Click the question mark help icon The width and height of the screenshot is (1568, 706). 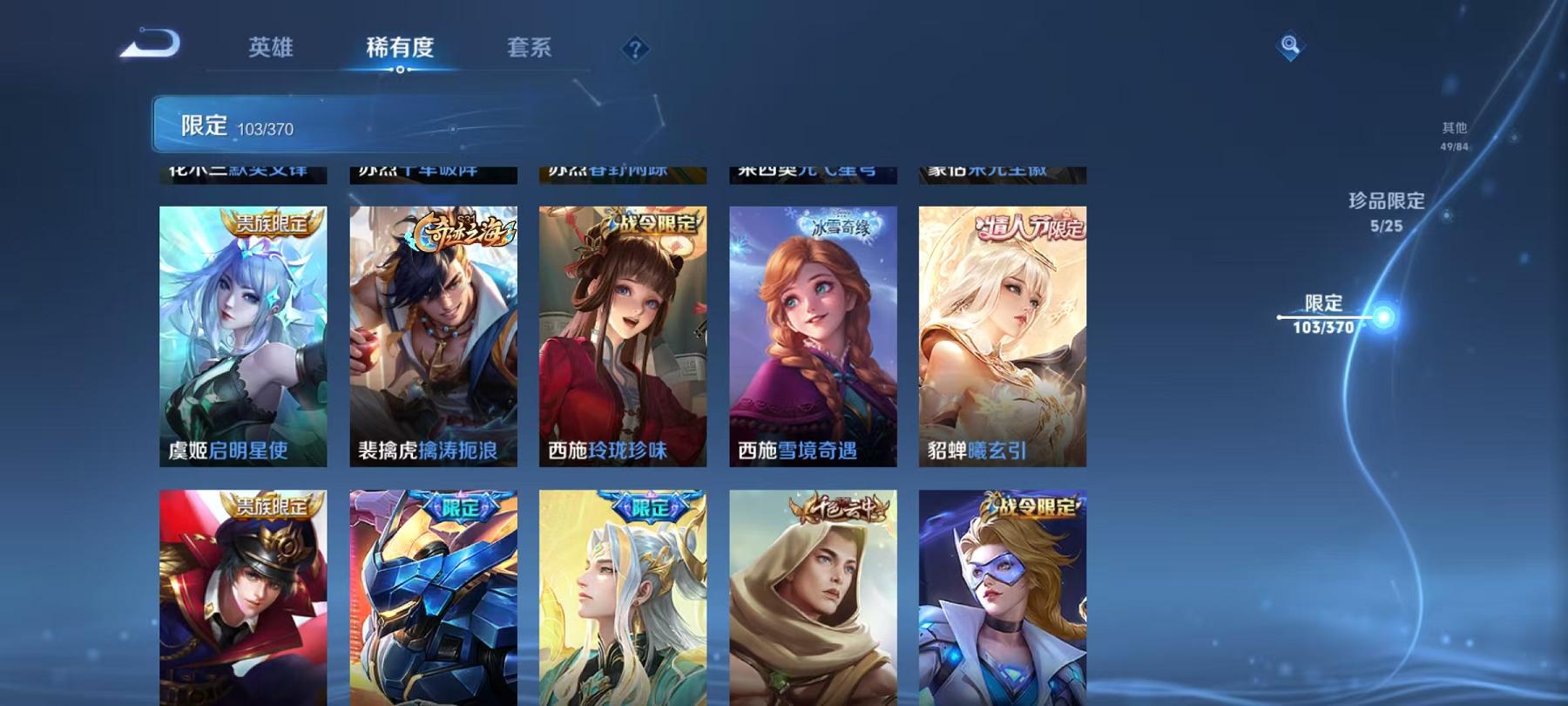tap(639, 50)
